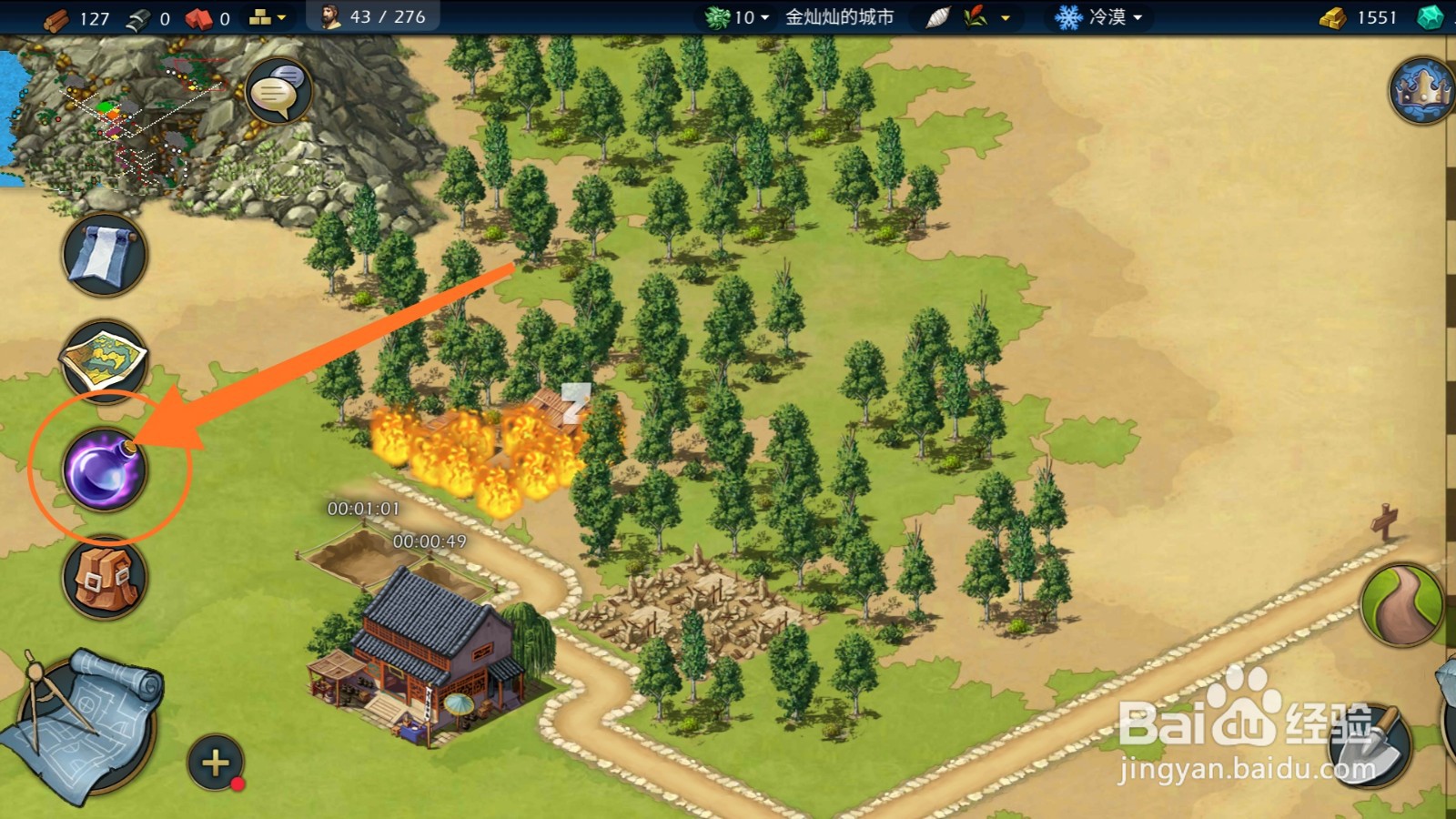Open the backpack inventory
Screen dimensions: 1456x819
point(105,579)
